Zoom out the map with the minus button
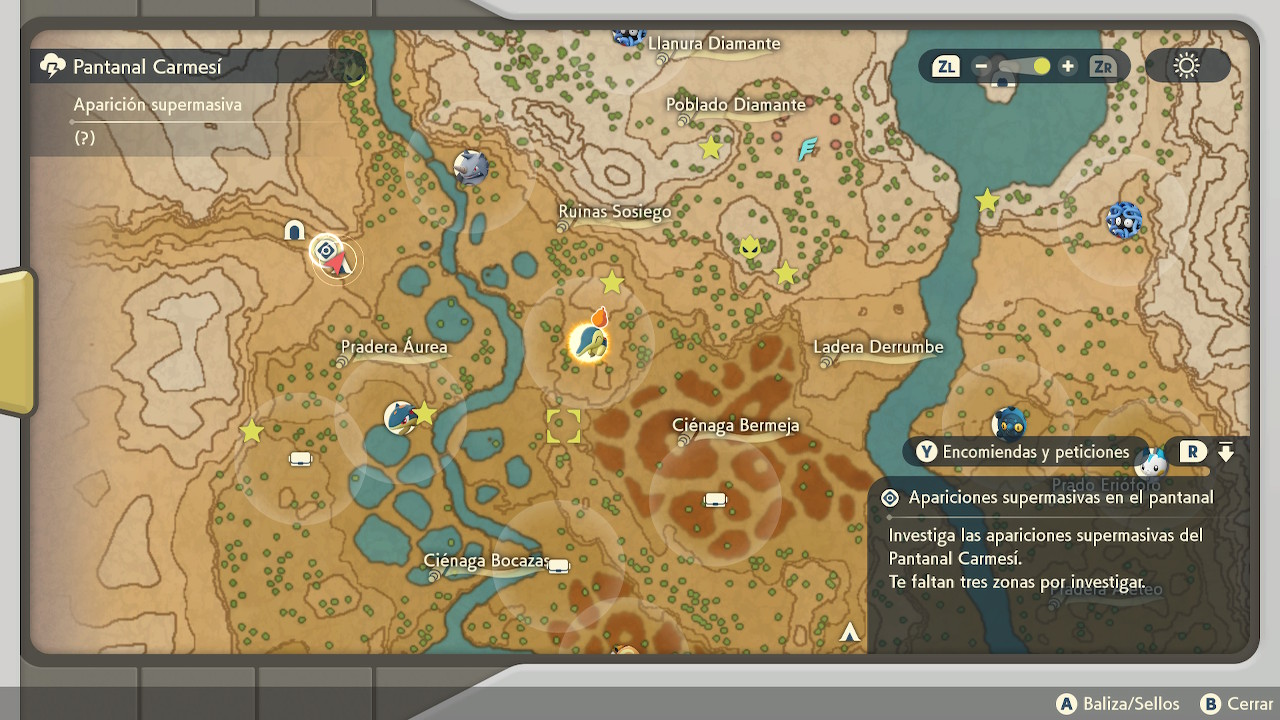Screen dimensions: 1280x720 coord(981,67)
